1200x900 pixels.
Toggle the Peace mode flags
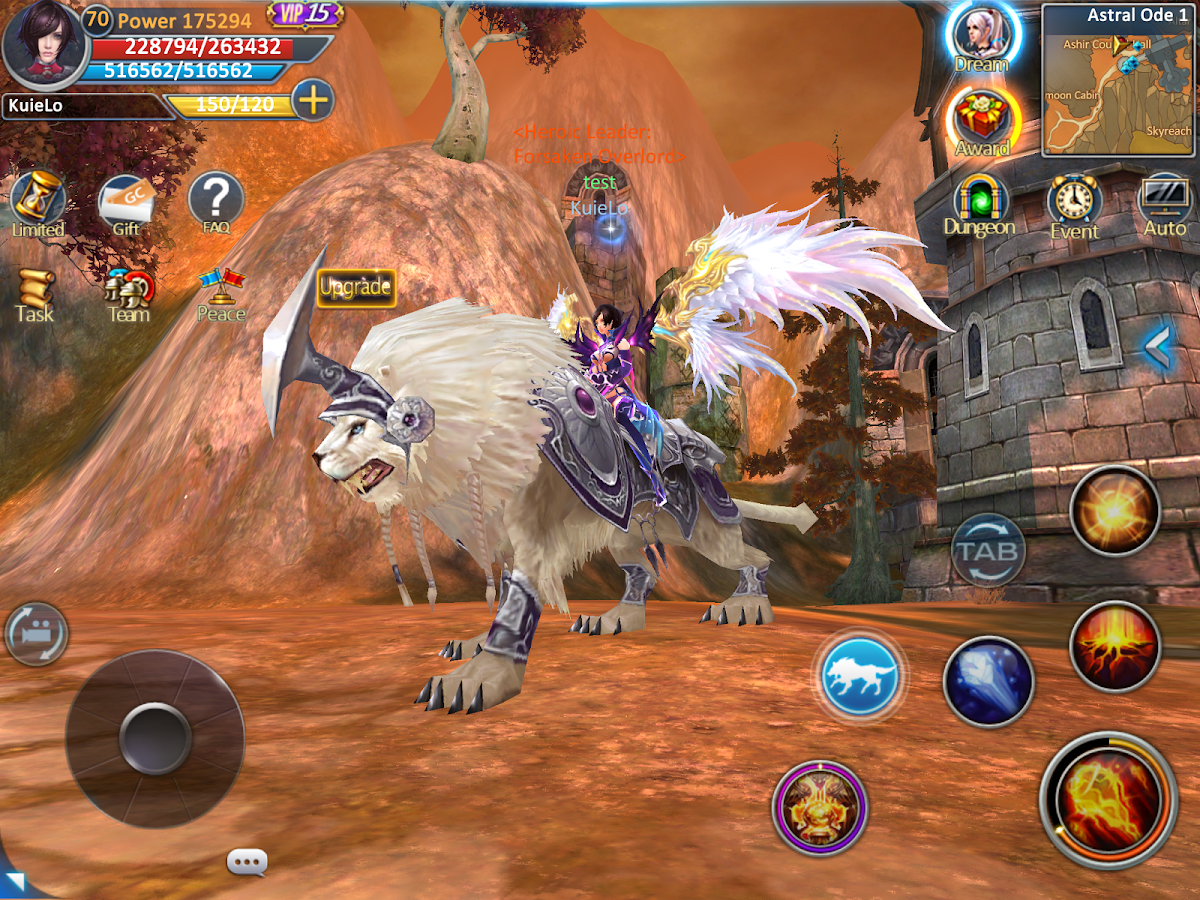click(221, 294)
